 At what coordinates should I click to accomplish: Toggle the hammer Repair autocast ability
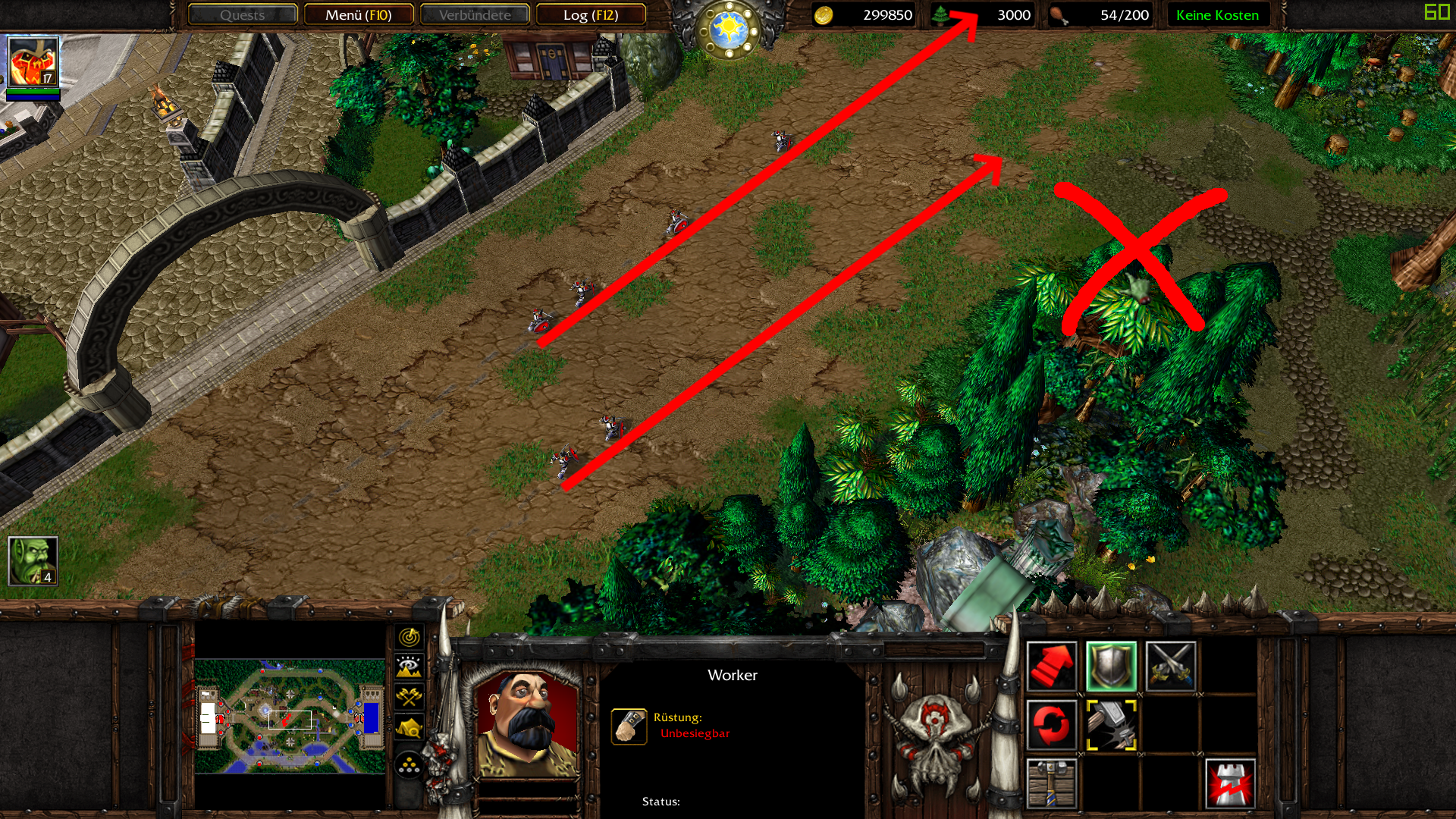coord(1111,725)
